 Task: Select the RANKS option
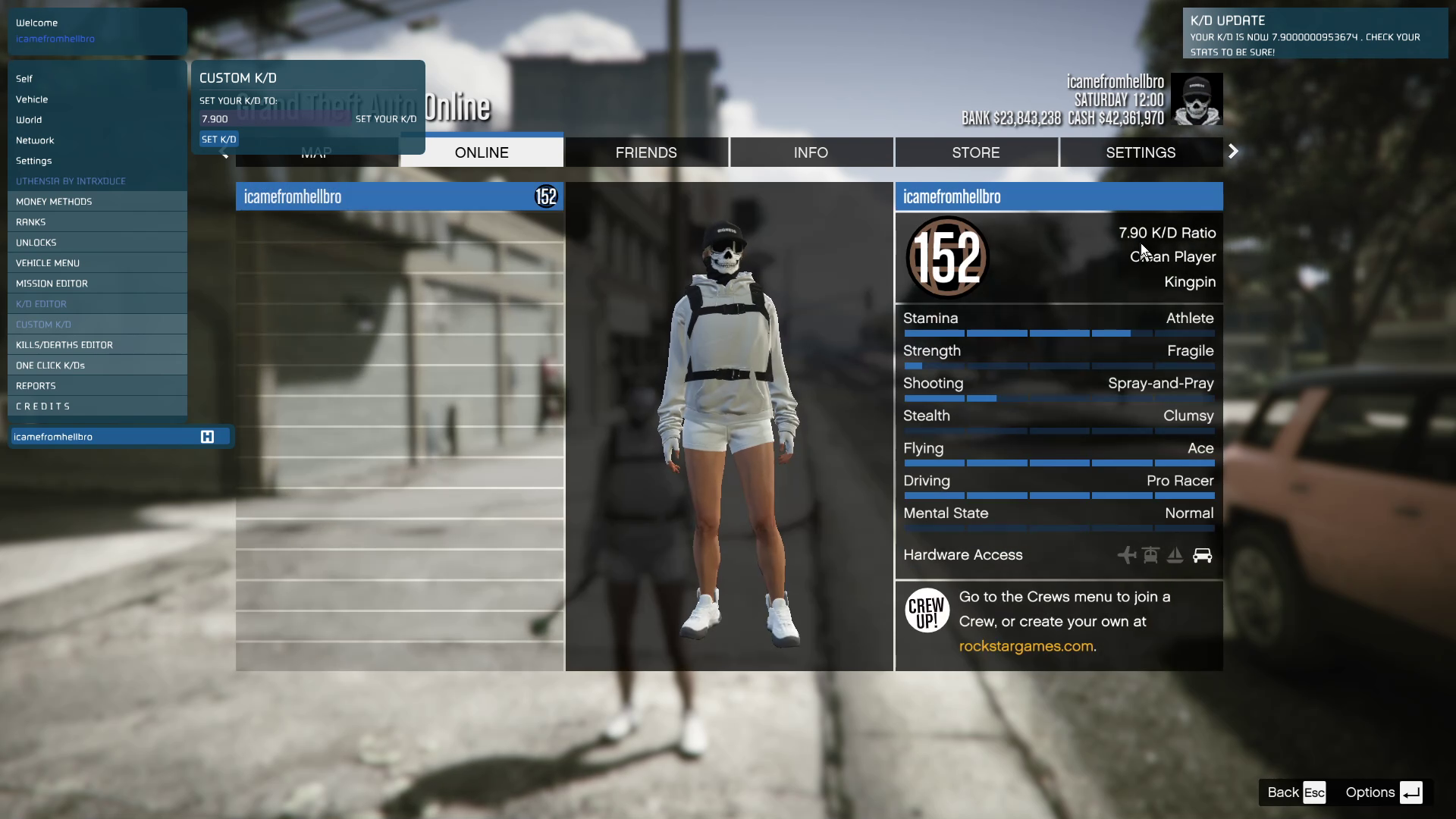click(x=31, y=222)
